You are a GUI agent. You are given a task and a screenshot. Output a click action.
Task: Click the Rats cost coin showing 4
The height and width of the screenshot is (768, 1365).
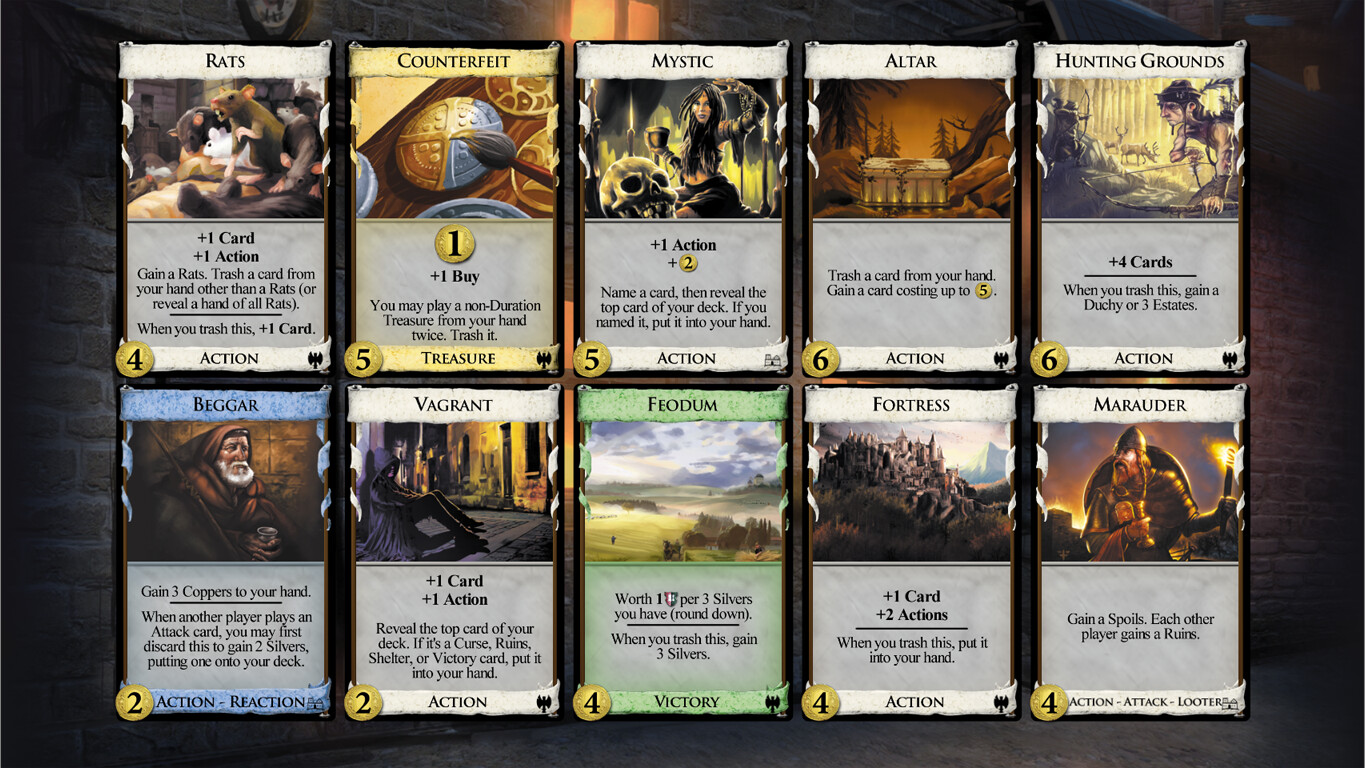135,359
